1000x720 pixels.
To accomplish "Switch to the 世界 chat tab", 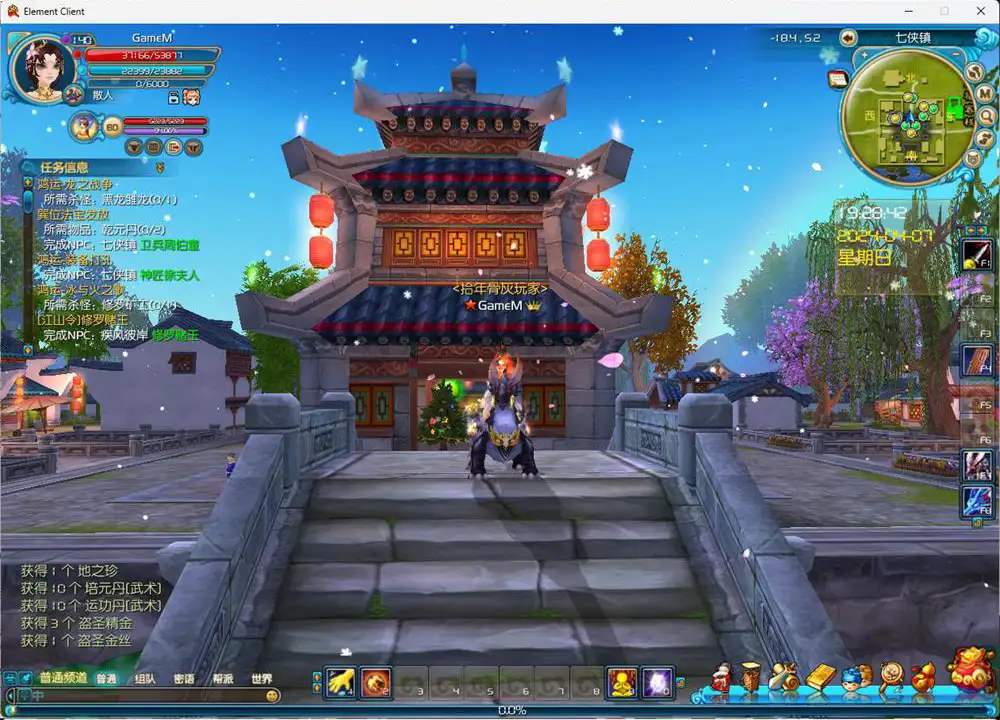I will tap(261, 679).
